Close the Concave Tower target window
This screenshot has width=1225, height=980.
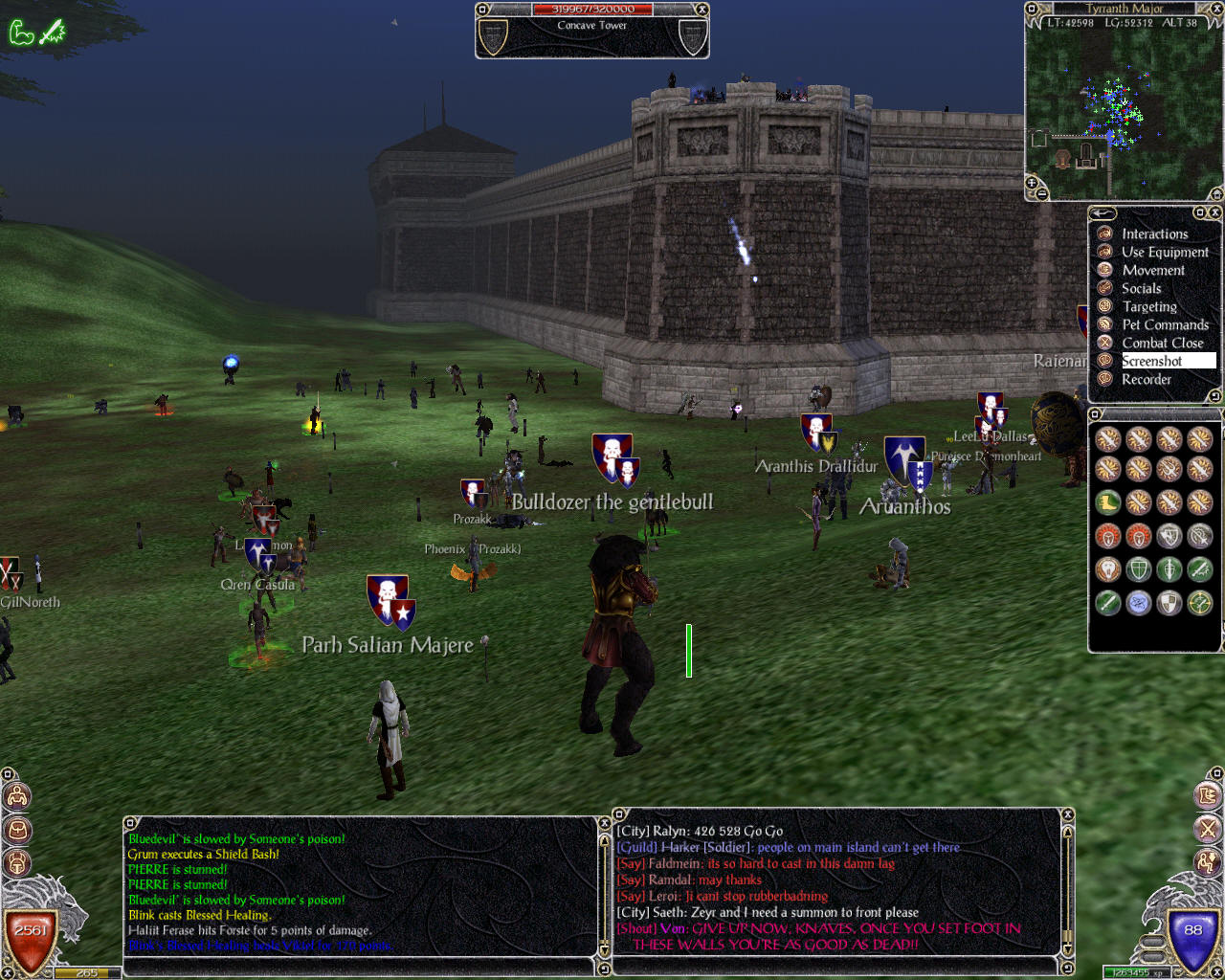click(702, 10)
